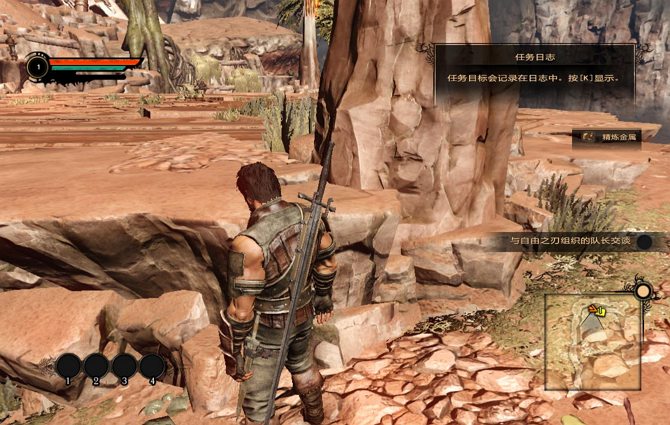
Task: Activate quick slot number 3
Action: (x=124, y=366)
